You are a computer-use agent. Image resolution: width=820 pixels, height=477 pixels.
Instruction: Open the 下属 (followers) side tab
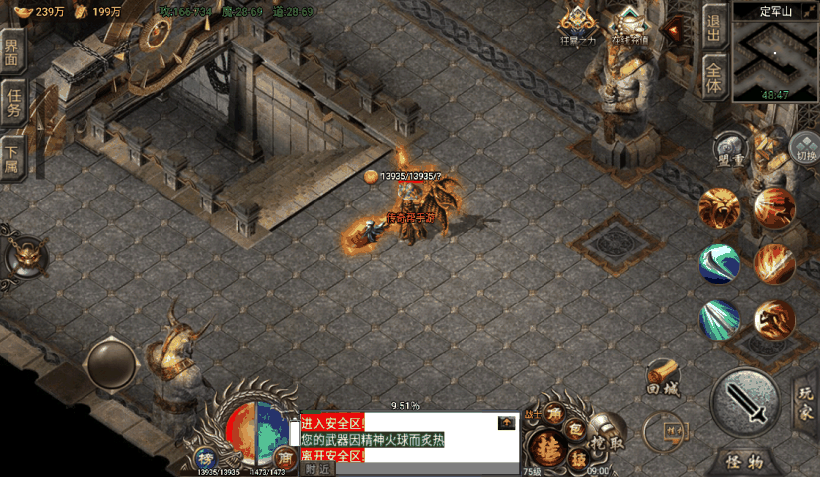tap(13, 155)
